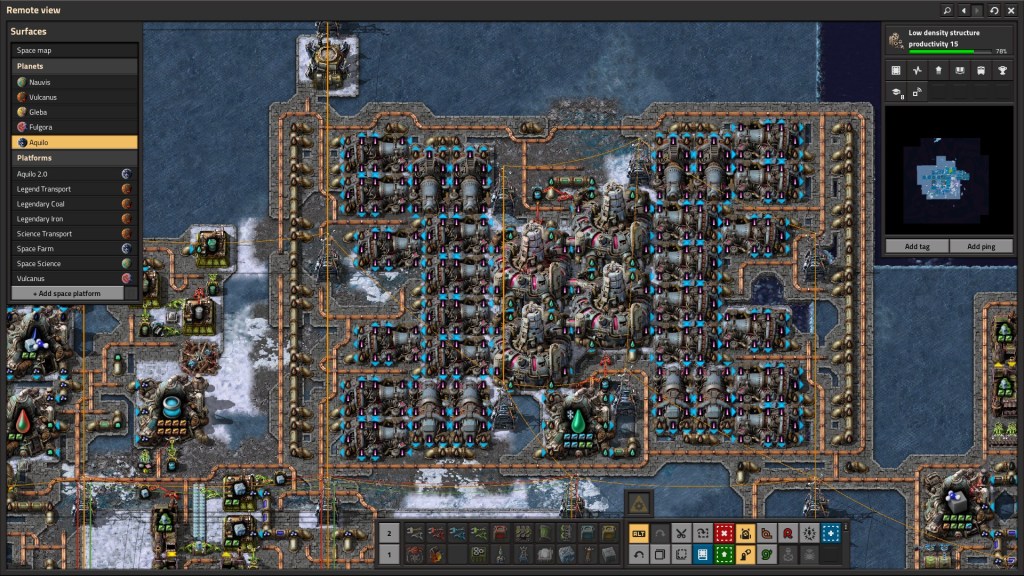Click the minimap preview
Screen dimensions: 1024x576
tap(949, 171)
